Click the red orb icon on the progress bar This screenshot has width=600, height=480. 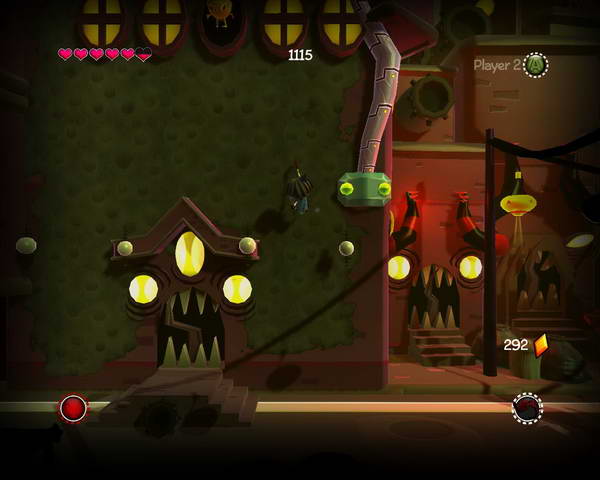pos(73,408)
